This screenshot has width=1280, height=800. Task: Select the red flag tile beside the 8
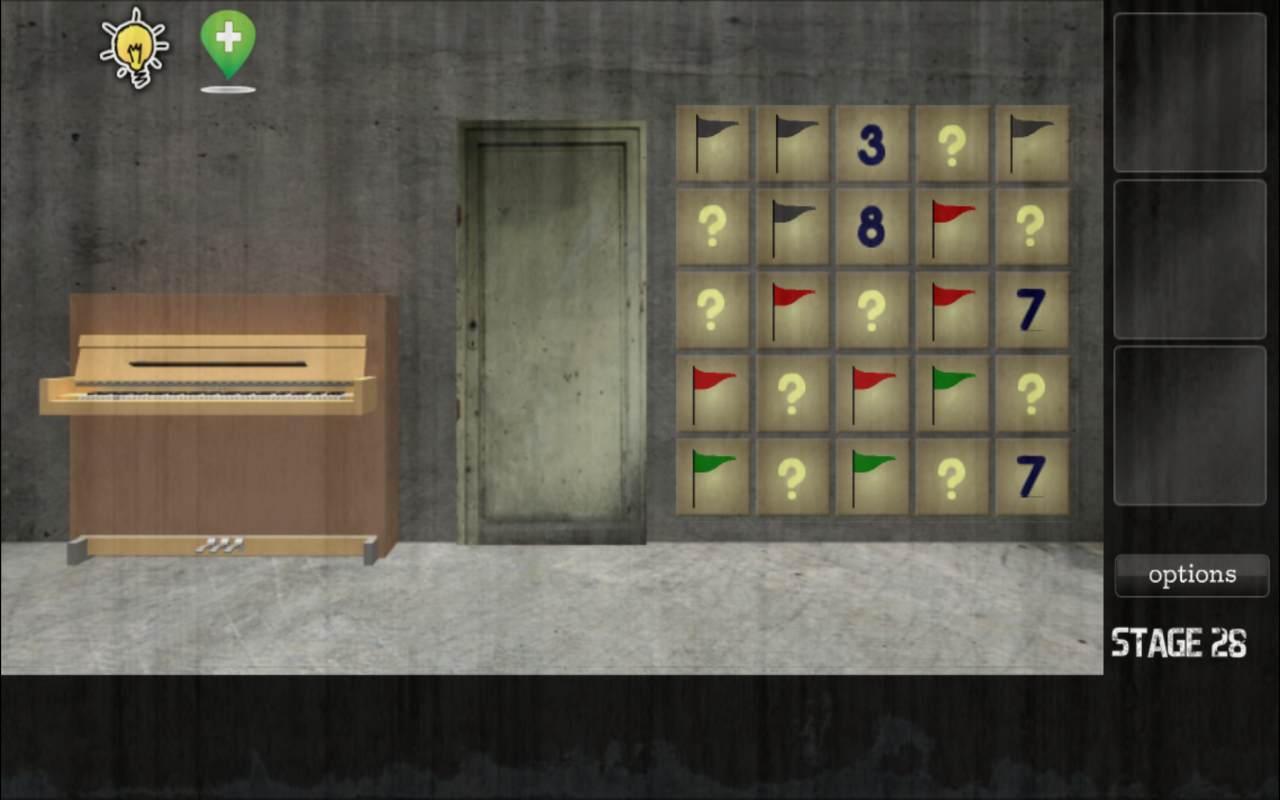pos(953,225)
